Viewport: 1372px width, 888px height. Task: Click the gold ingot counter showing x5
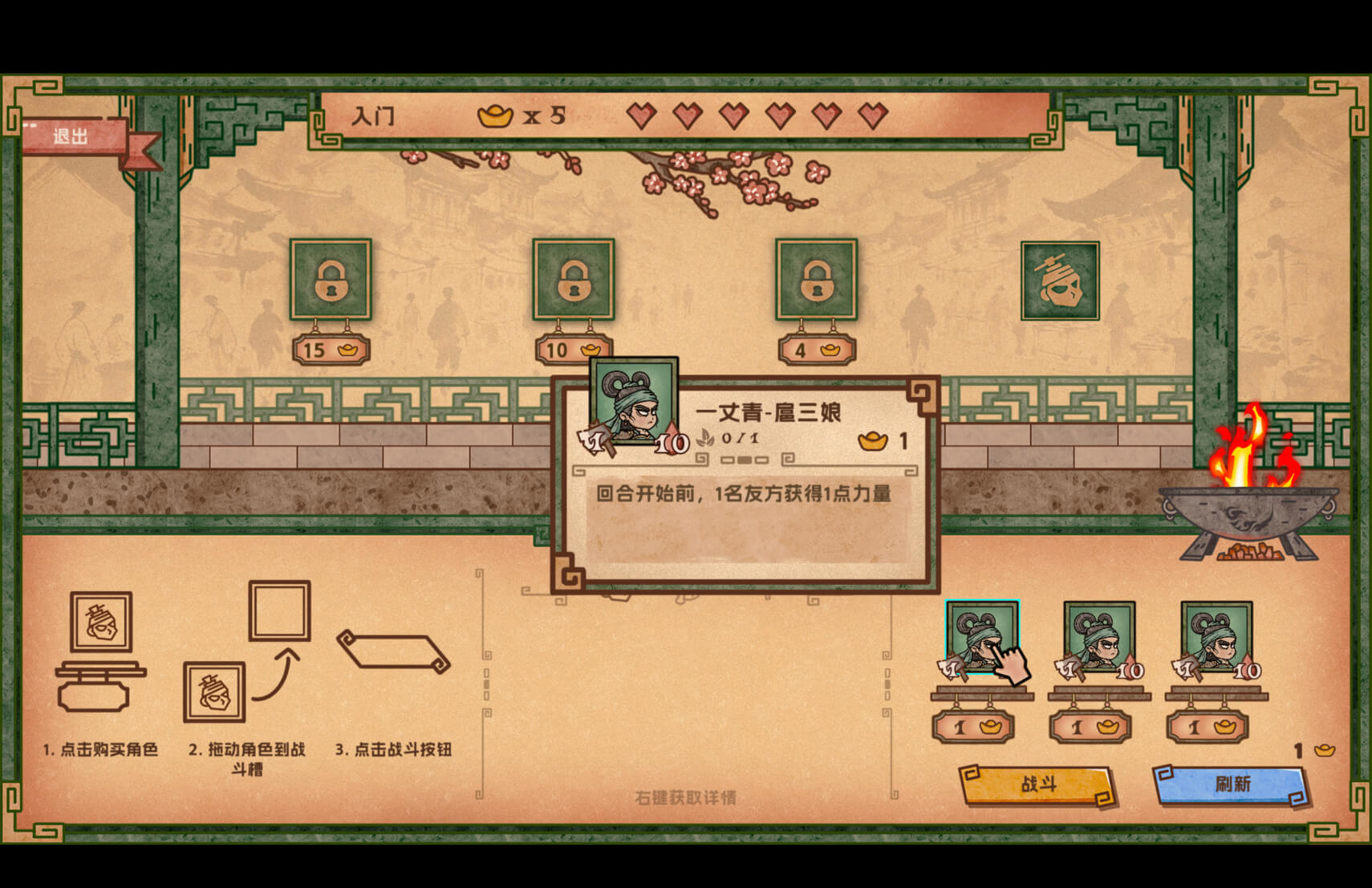[x=522, y=117]
